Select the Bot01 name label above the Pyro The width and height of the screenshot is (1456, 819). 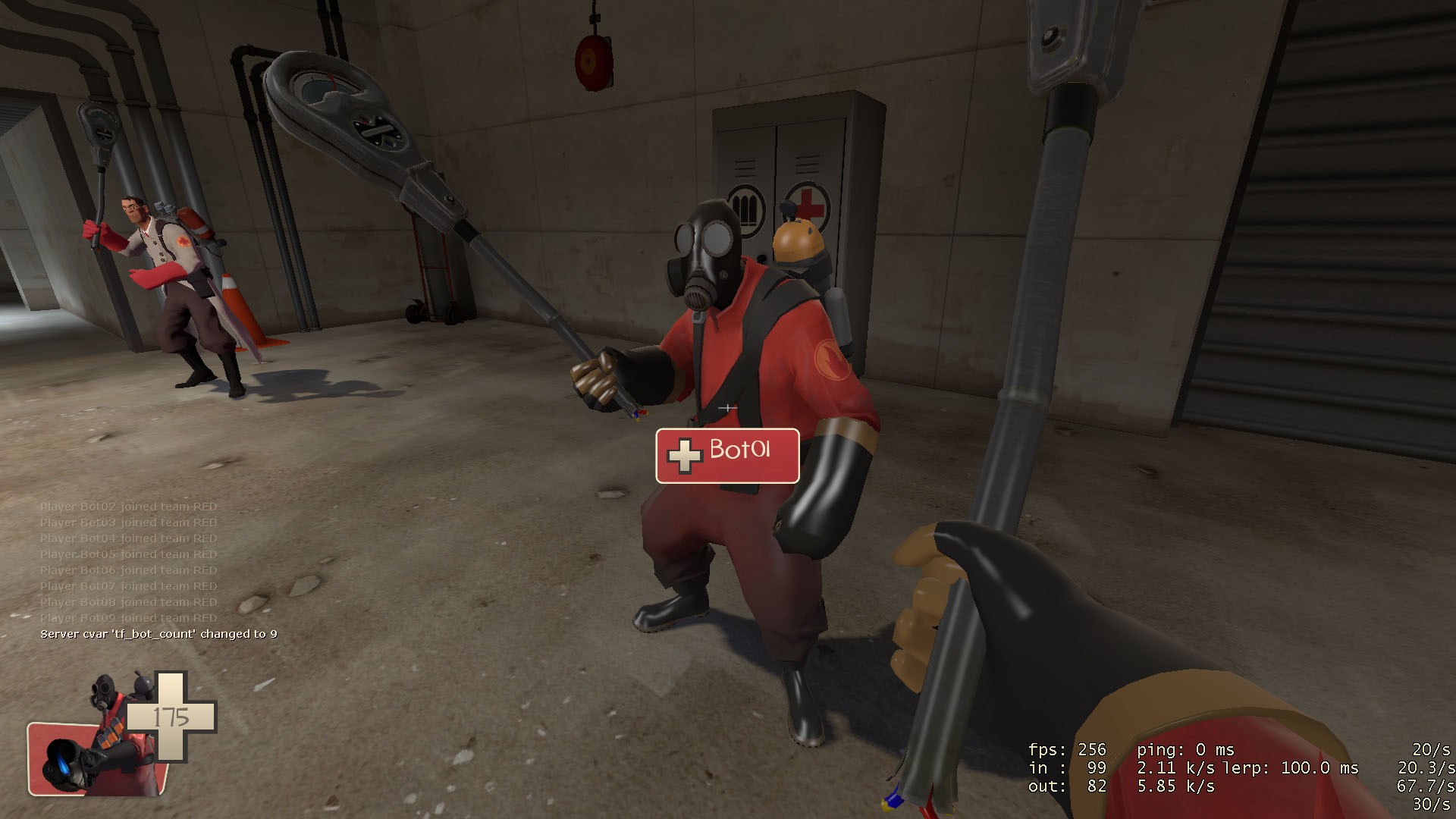coord(739,453)
